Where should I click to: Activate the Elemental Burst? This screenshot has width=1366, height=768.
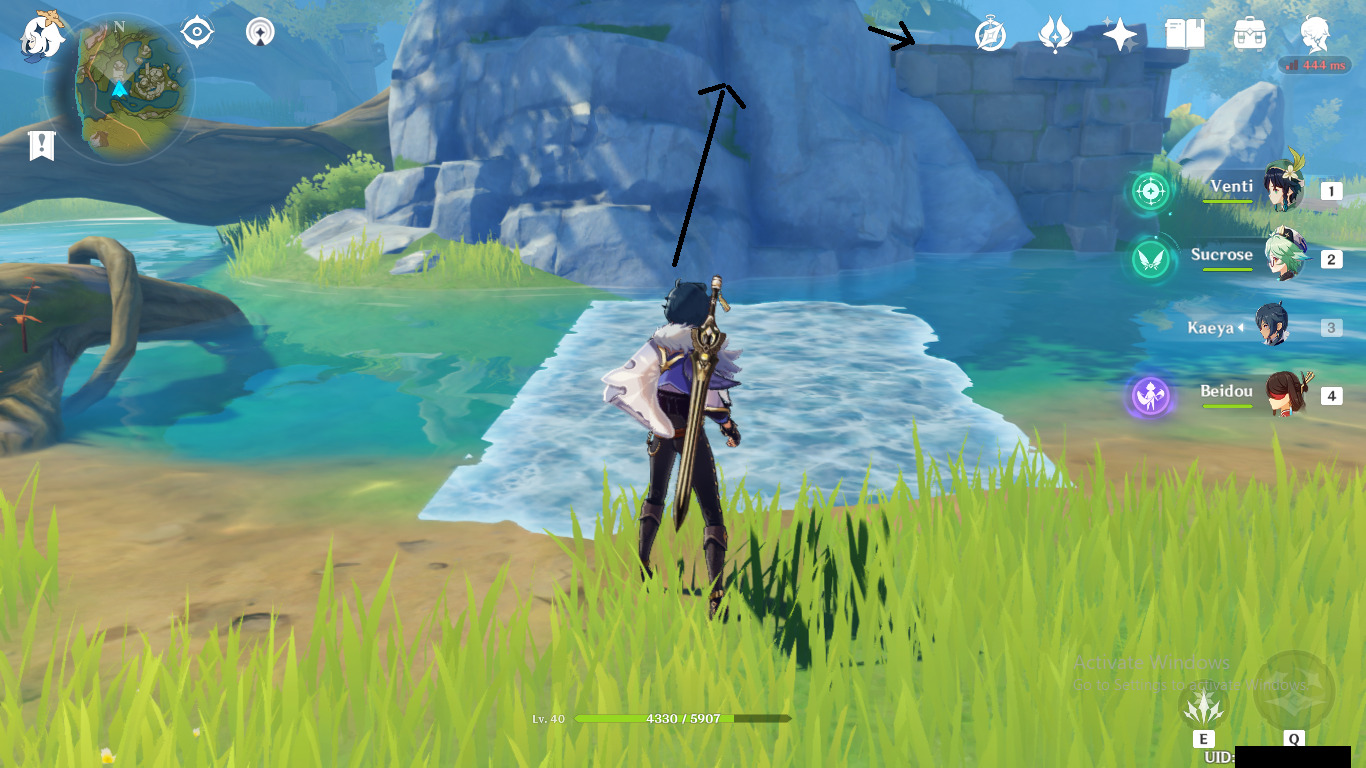point(1293,691)
